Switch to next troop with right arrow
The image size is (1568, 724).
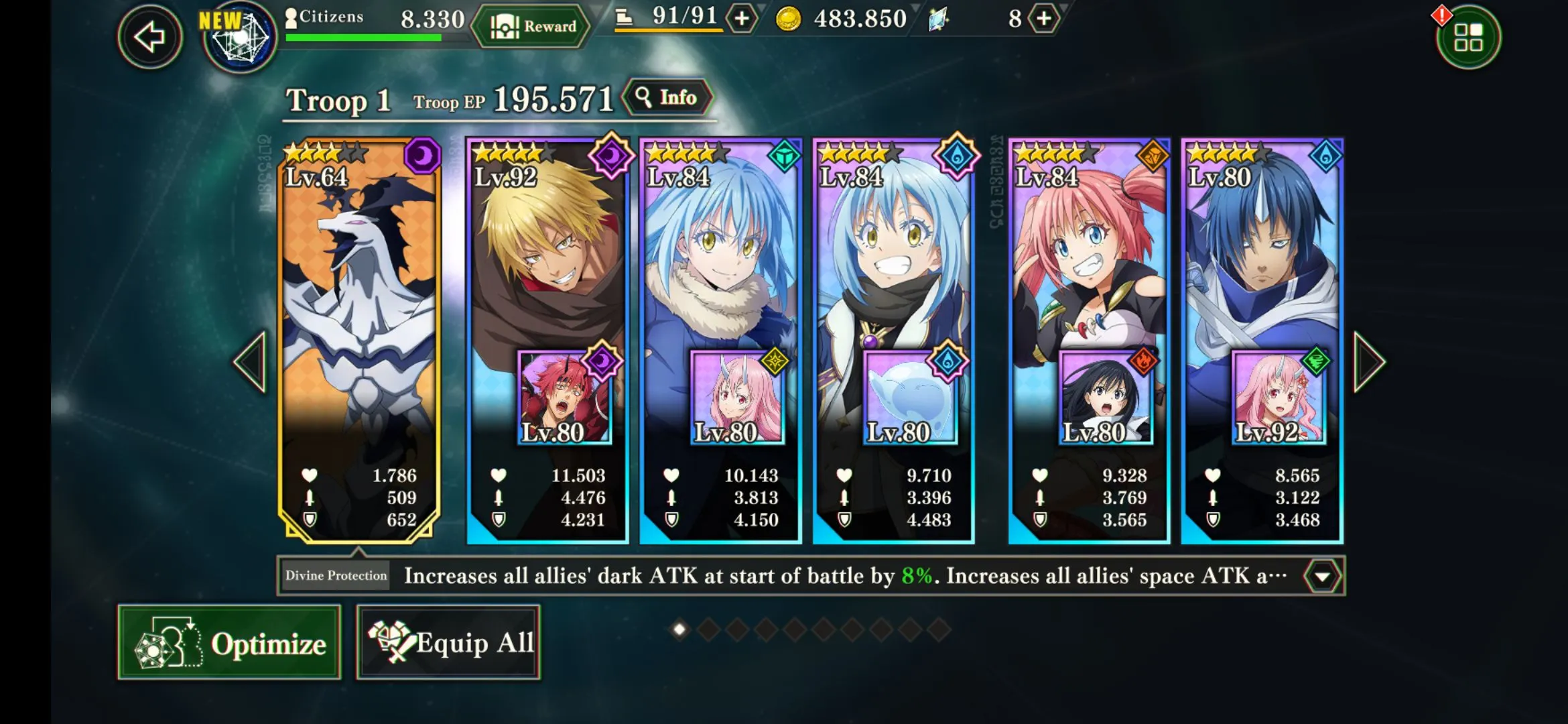click(x=1368, y=362)
